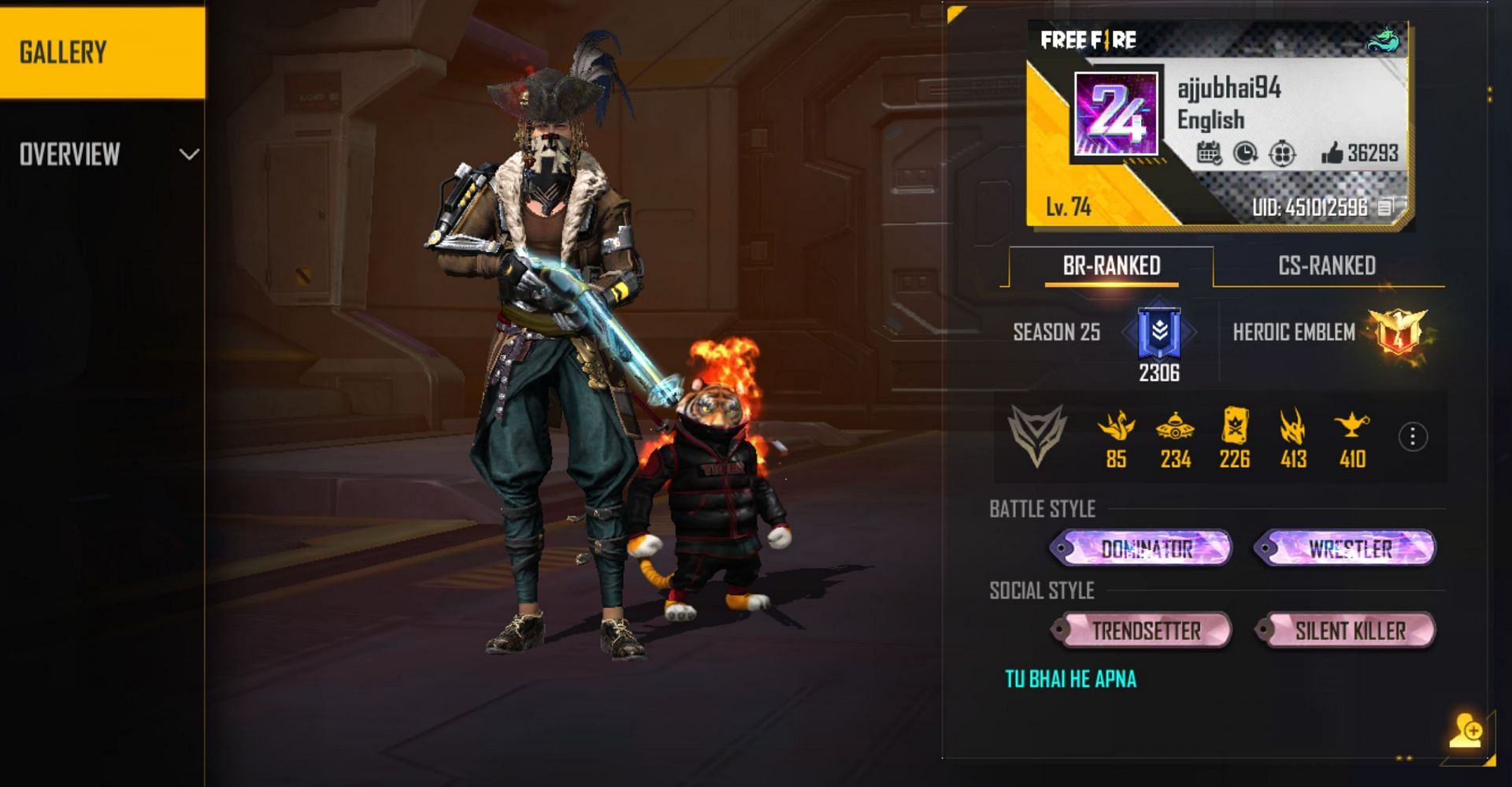Tap the add friend icon
The width and height of the screenshot is (1512, 787).
tap(1466, 730)
